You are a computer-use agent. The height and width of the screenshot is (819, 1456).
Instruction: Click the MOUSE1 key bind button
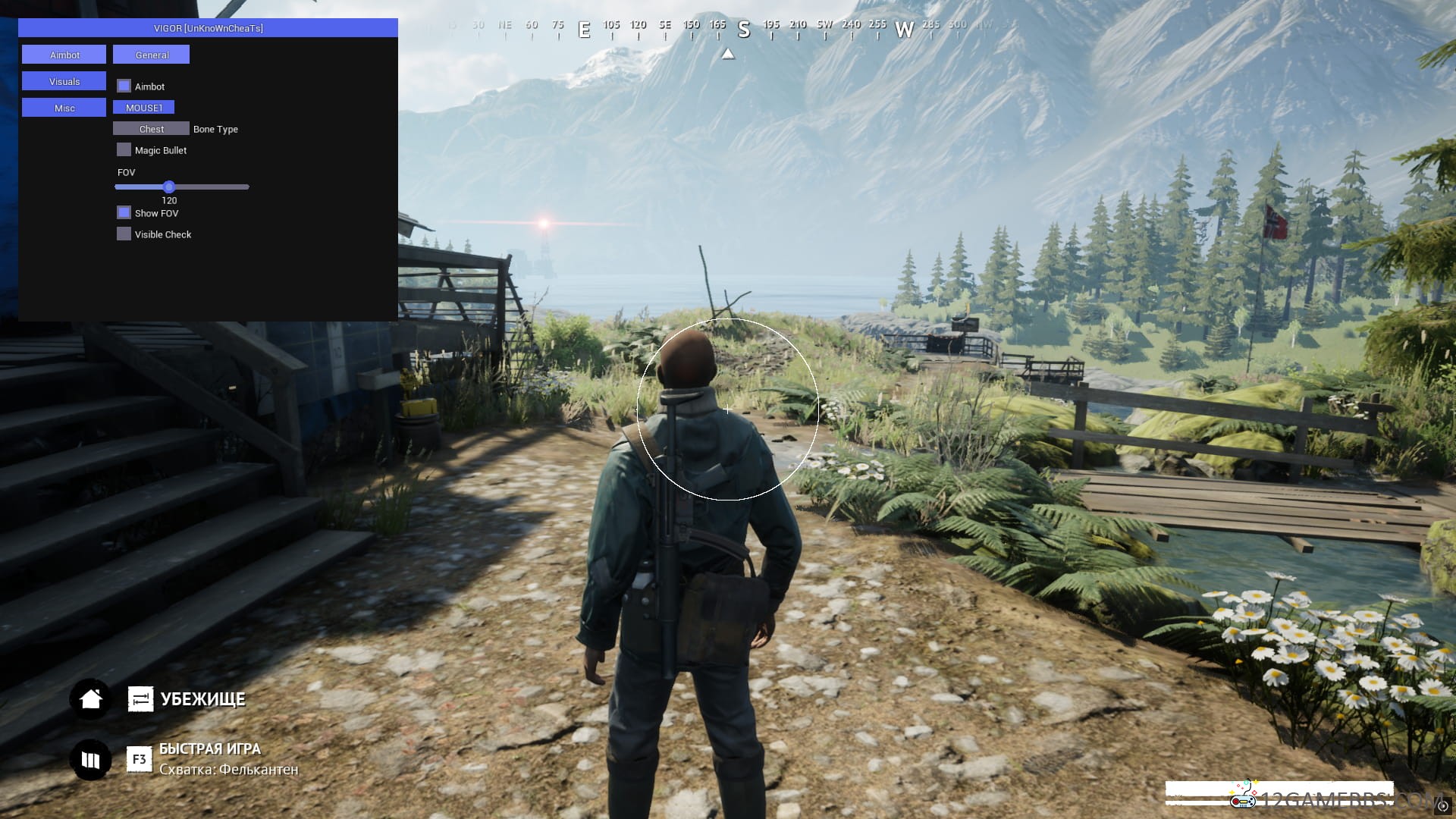coord(143,108)
